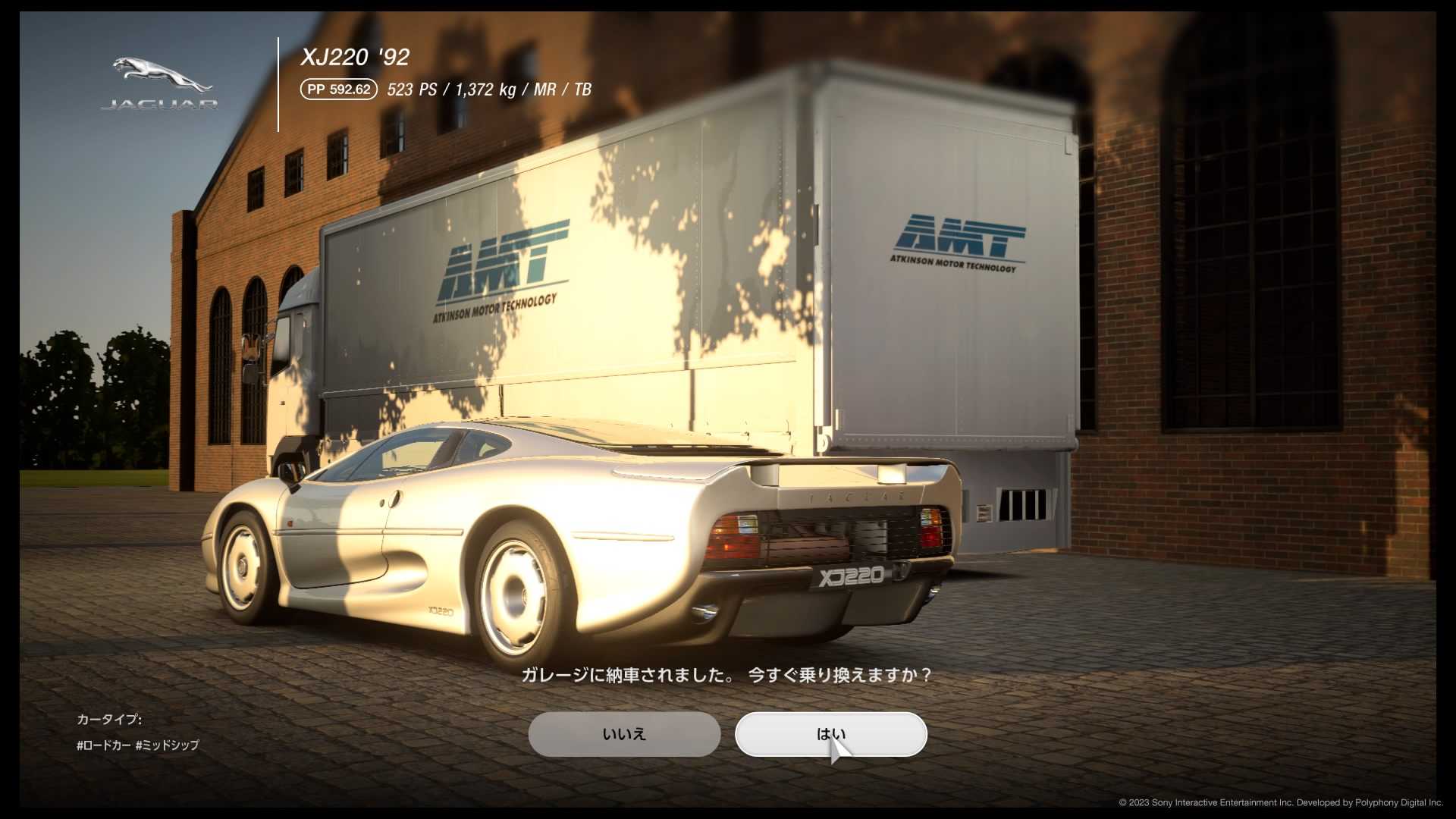Choose いいえ to decline switching cars
This screenshot has height=819, width=1456.
tap(624, 734)
